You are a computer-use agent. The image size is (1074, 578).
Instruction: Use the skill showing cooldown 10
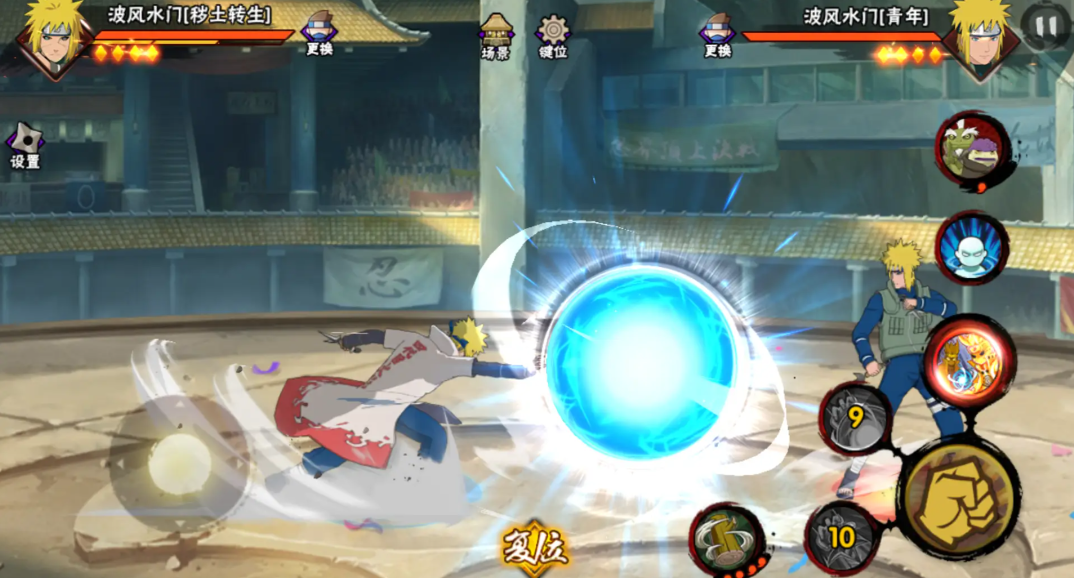click(x=841, y=537)
